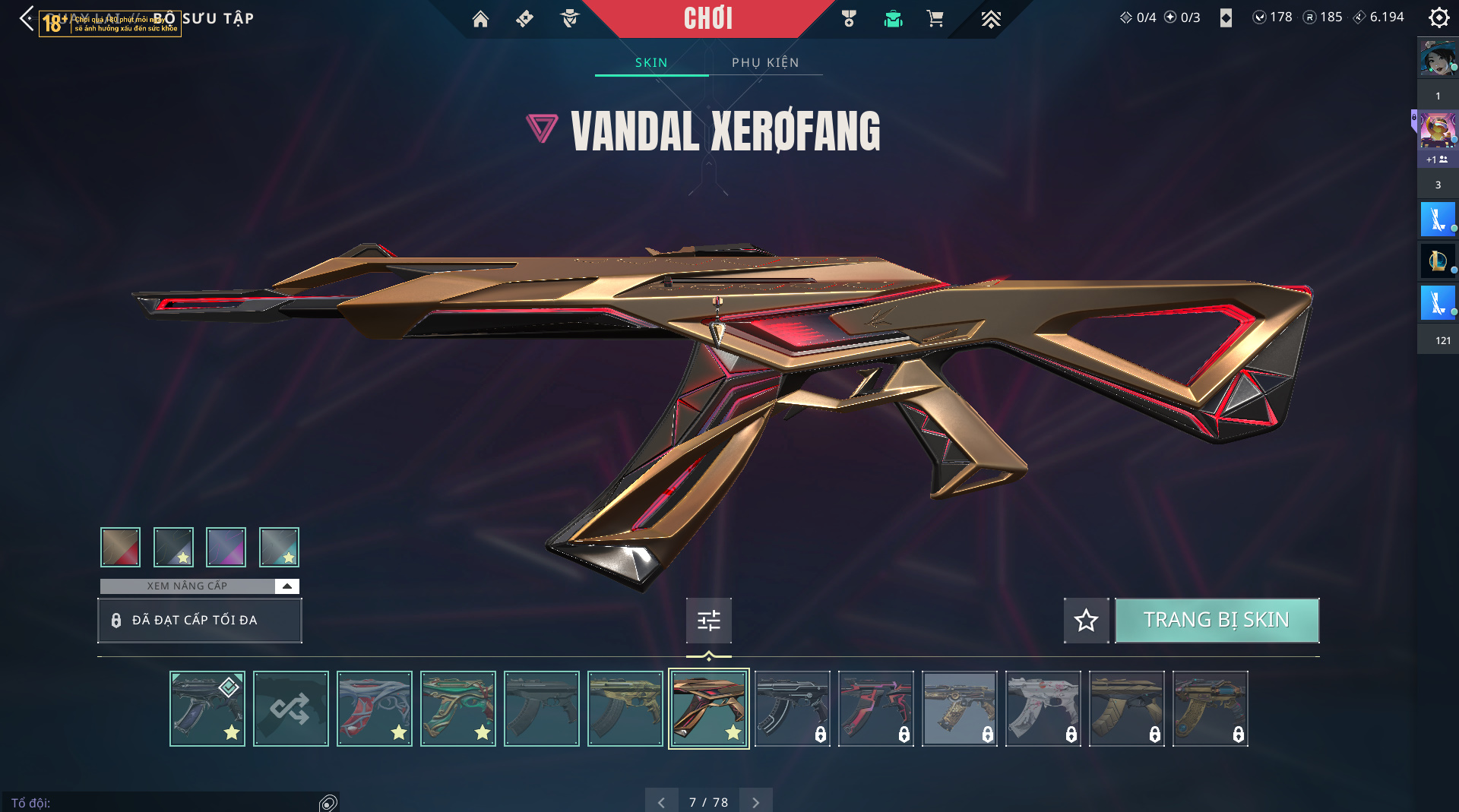1459x812 pixels.
Task: Select the gold and red color variant
Action: click(x=120, y=547)
